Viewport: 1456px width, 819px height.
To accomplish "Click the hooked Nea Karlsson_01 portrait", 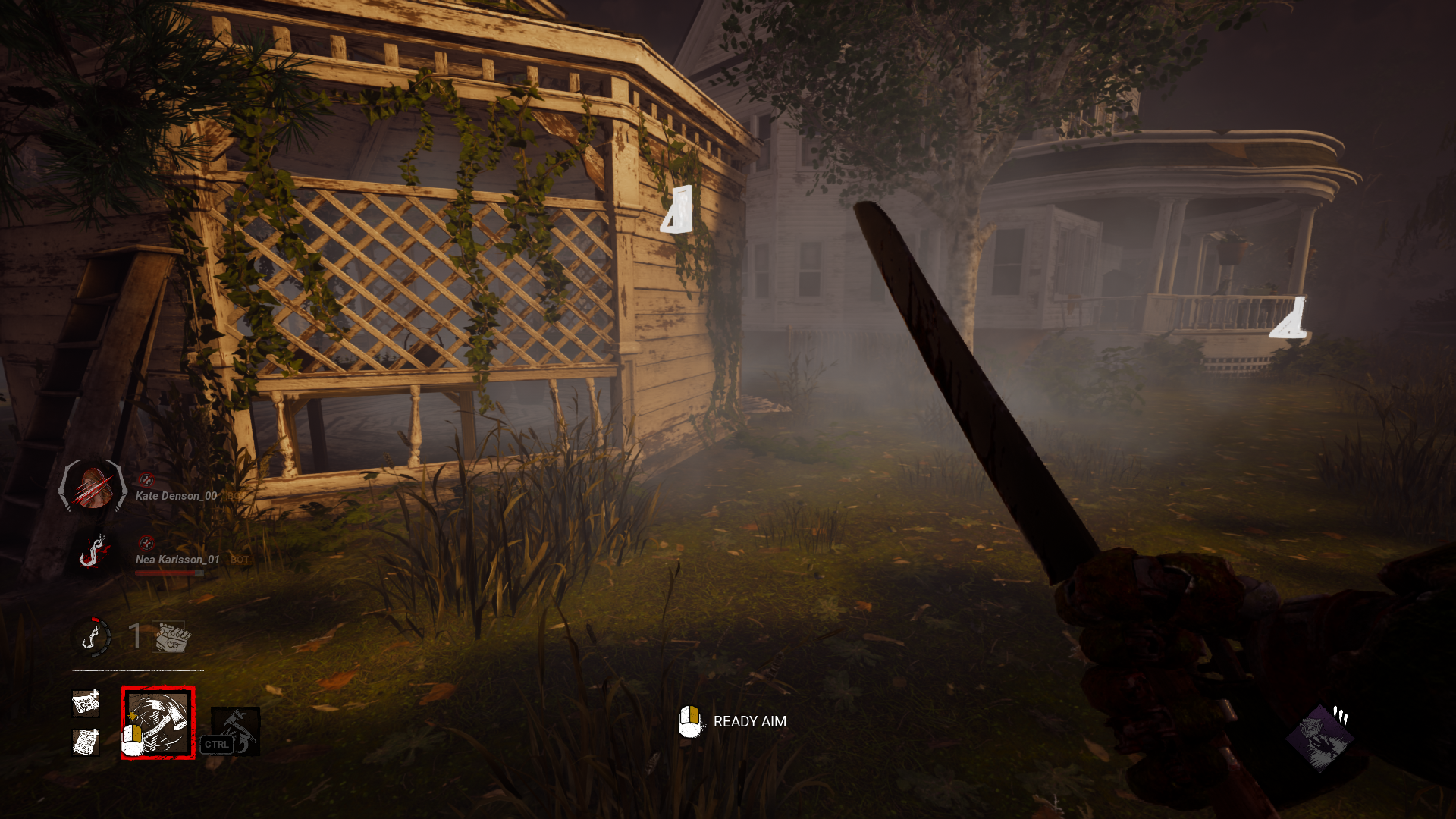I will (x=91, y=551).
